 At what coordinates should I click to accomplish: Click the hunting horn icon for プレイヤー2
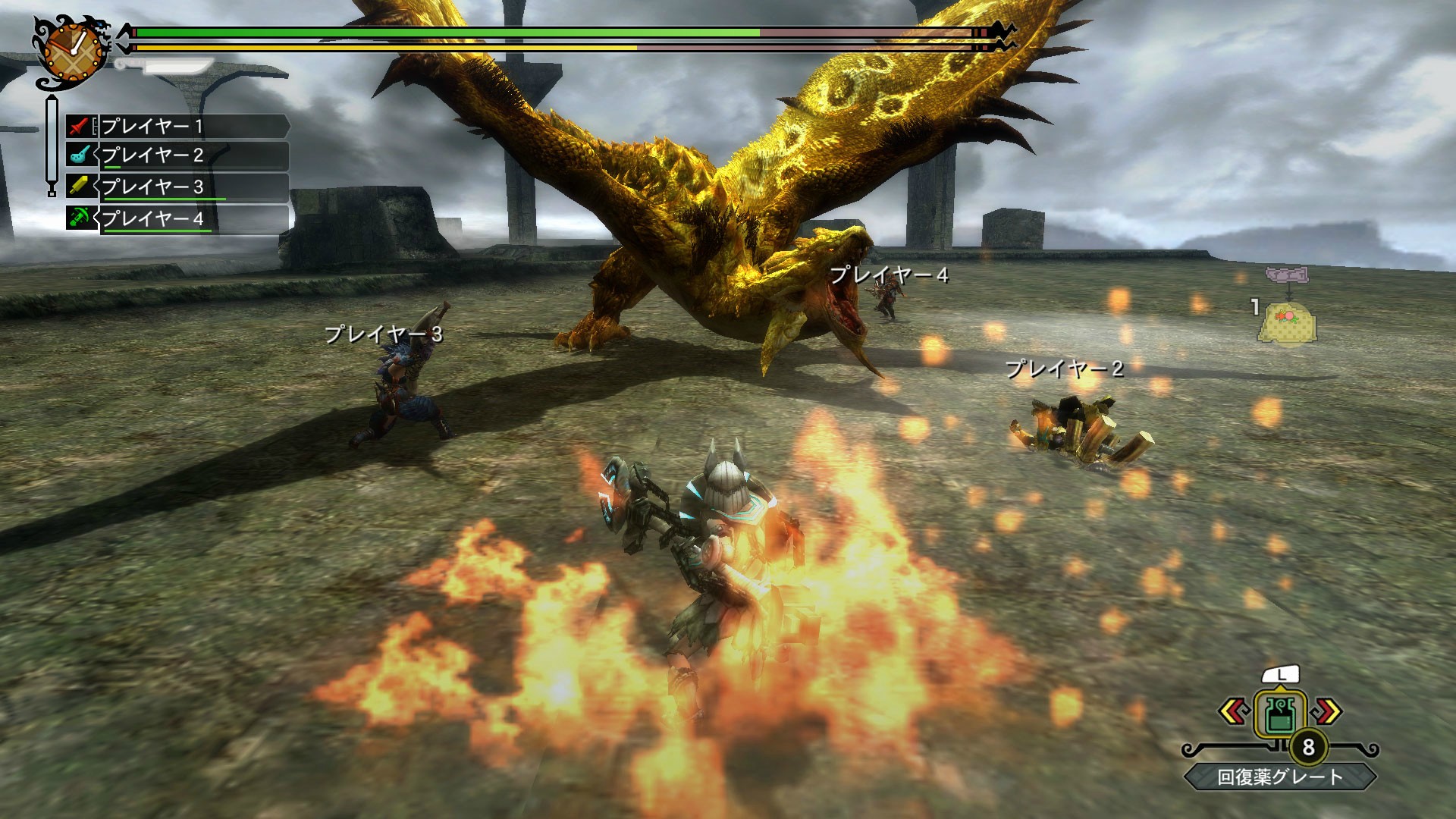coord(78,154)
